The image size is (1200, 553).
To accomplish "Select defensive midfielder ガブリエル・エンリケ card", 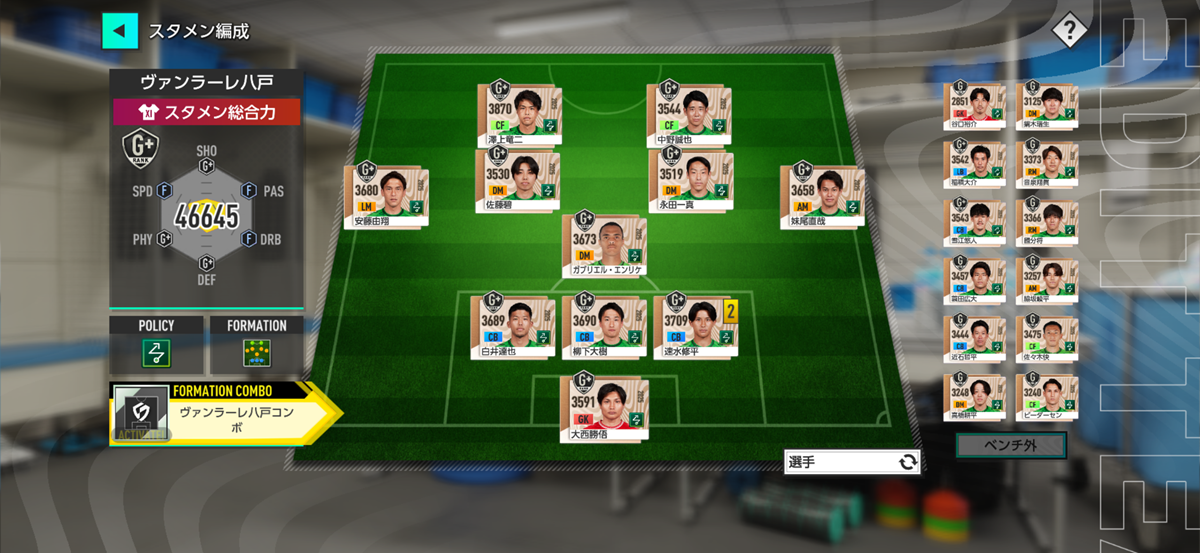I will (x=604, y=245).
